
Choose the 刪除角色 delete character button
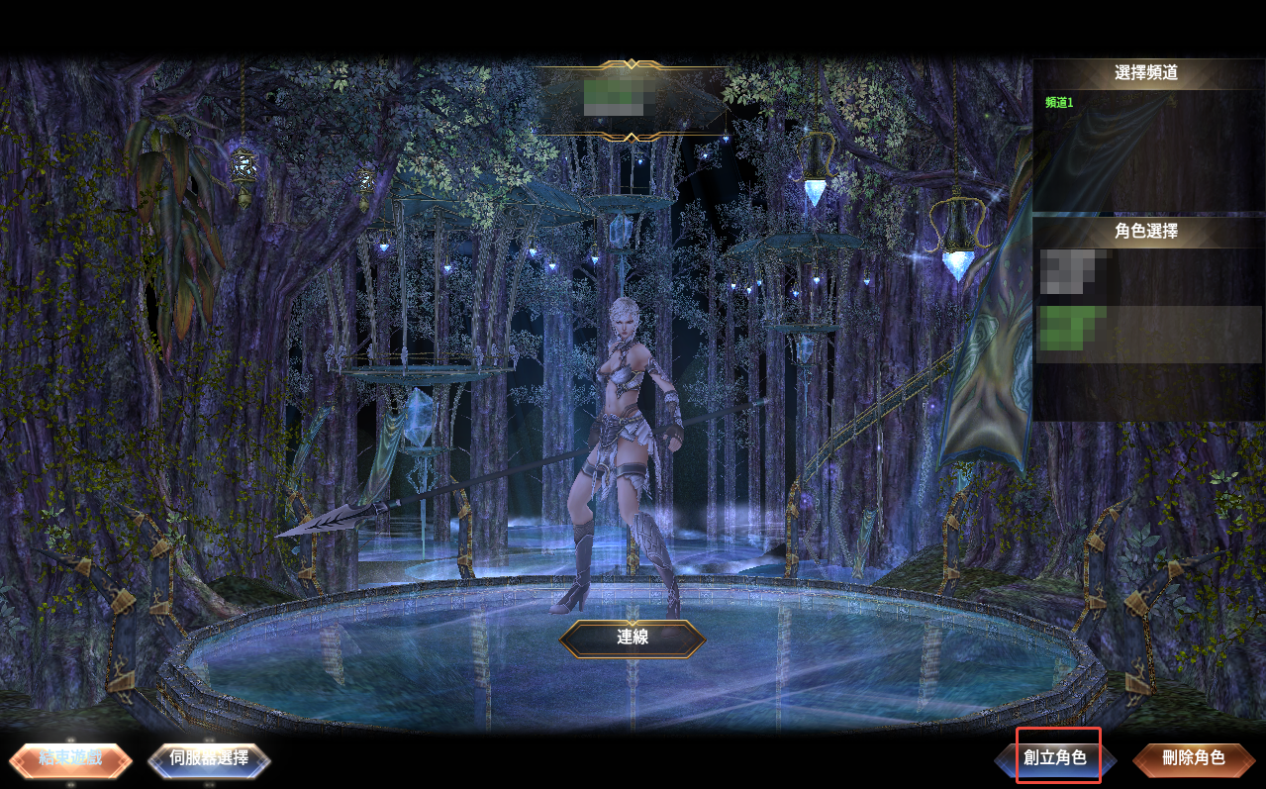(1193, 759)
